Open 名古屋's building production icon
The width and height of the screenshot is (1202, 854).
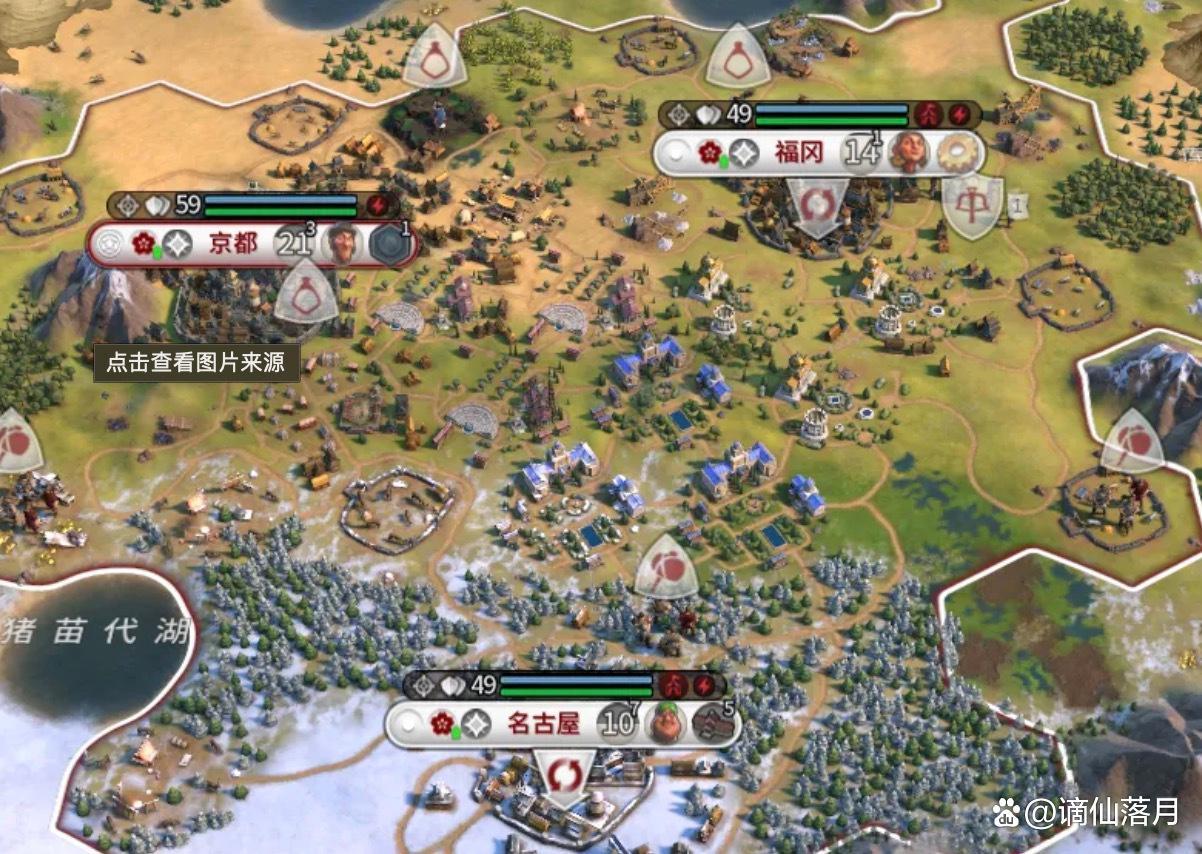(713, 723)
